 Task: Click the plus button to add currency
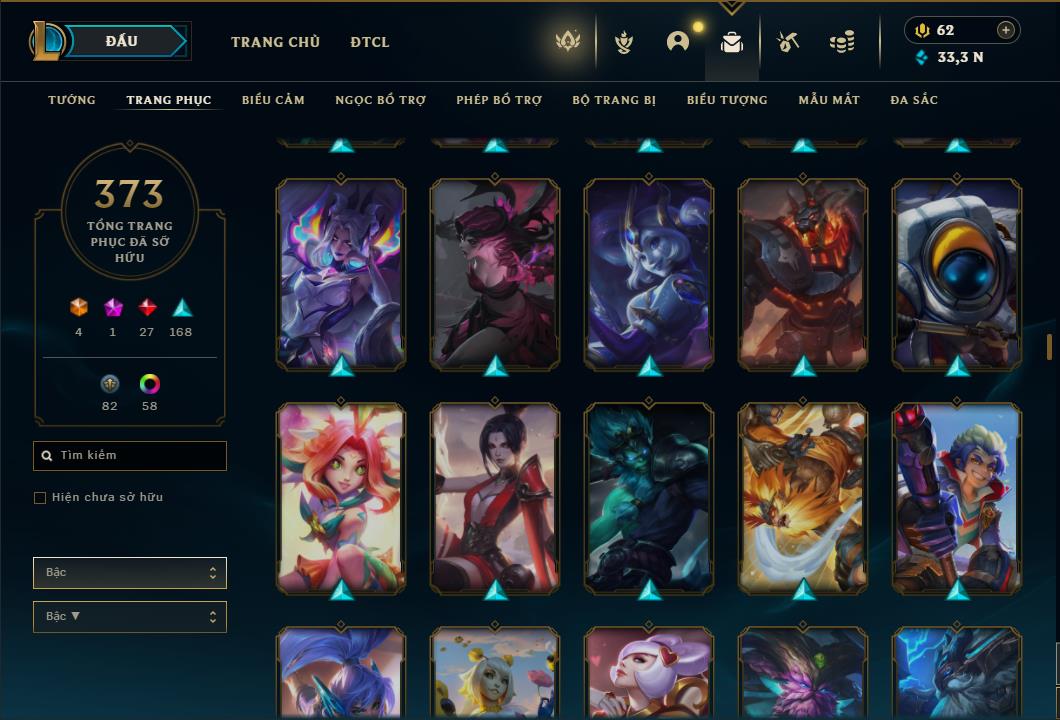pyautogui.click(x=1006, y=30)
